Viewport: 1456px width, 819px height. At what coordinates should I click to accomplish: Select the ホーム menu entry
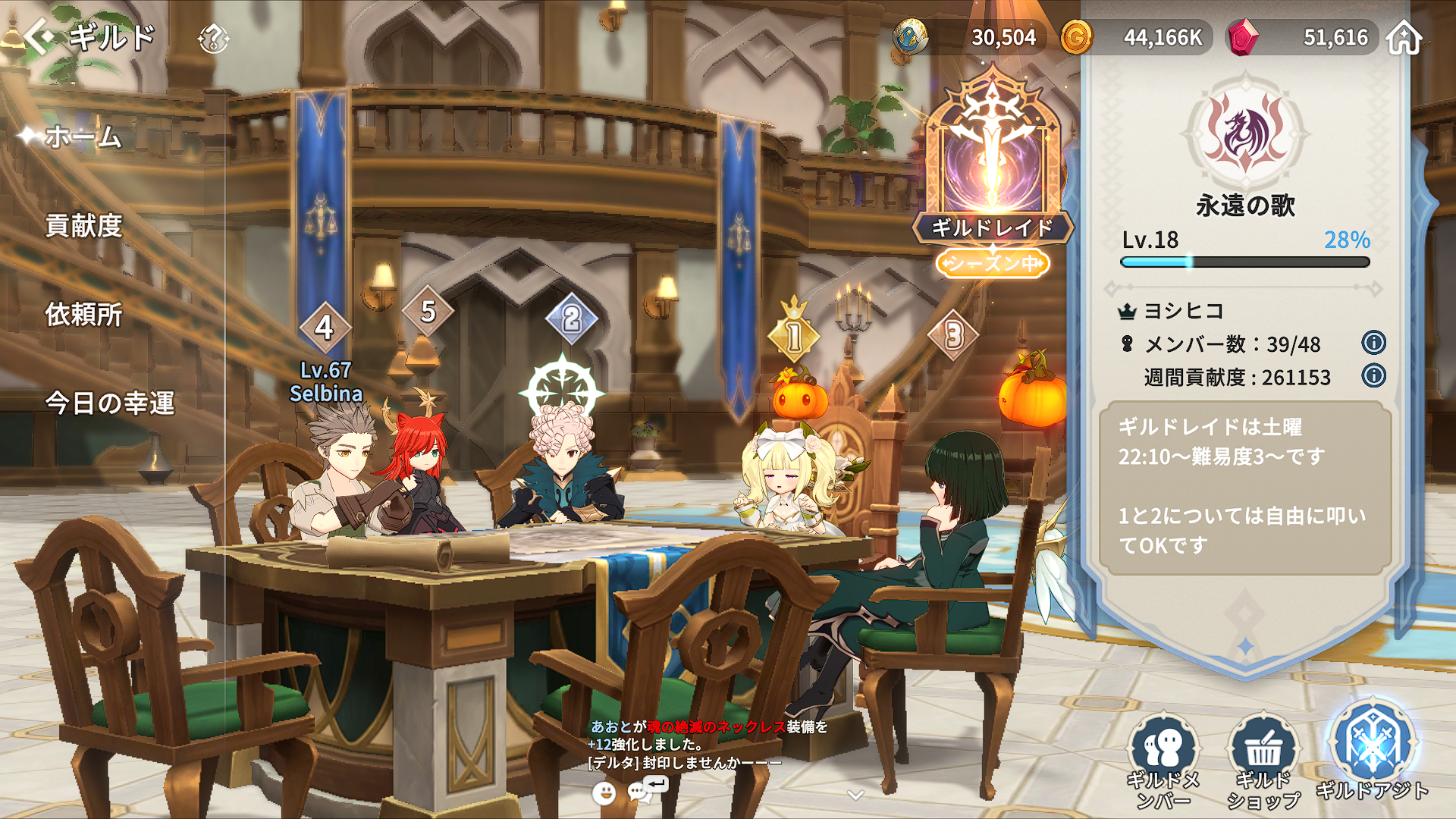coord(83,137)
